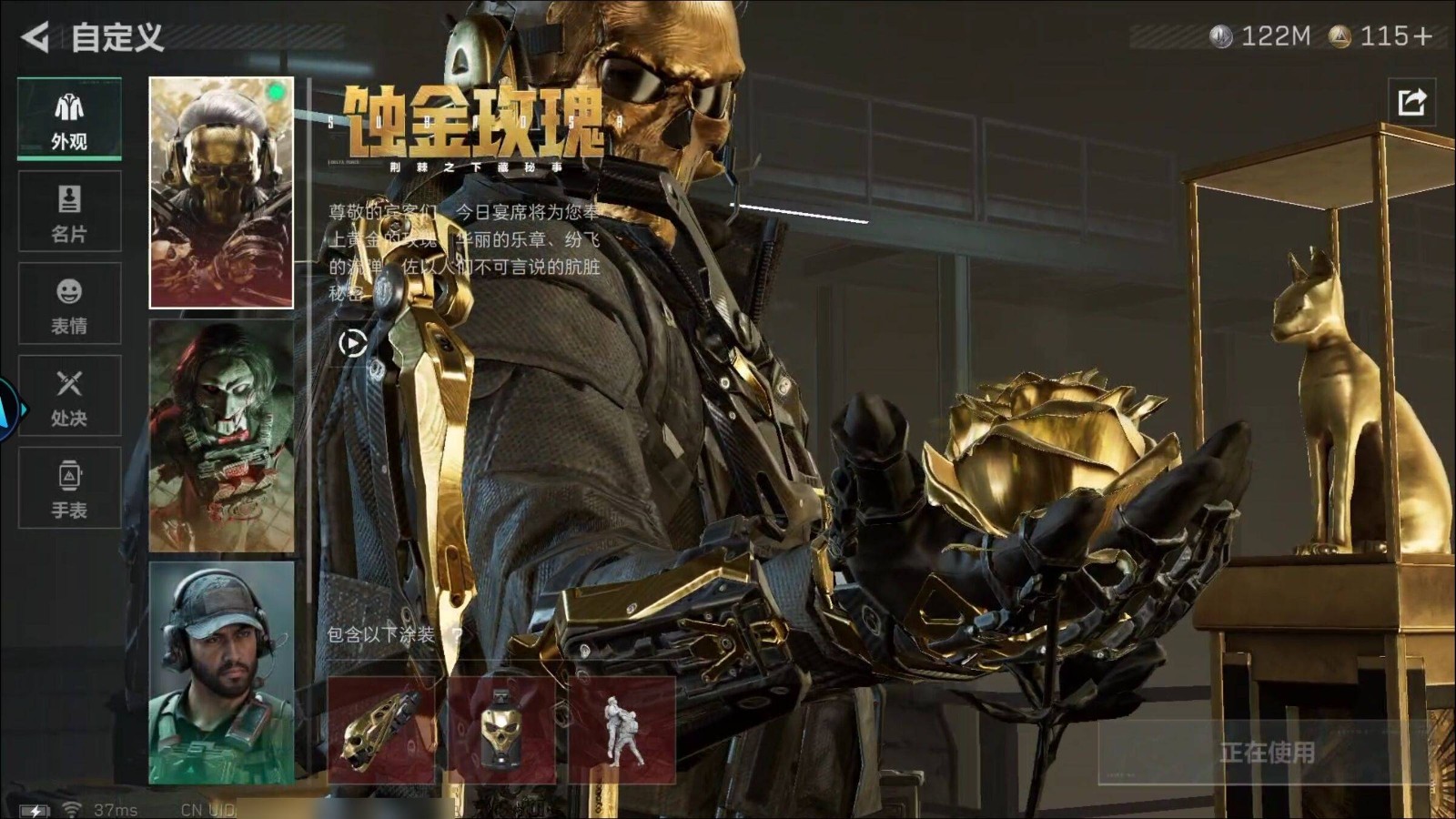Play the skin preview video
Image resolution: width=1456 pixels, height=819 pixels.
[x=353, y=343]
